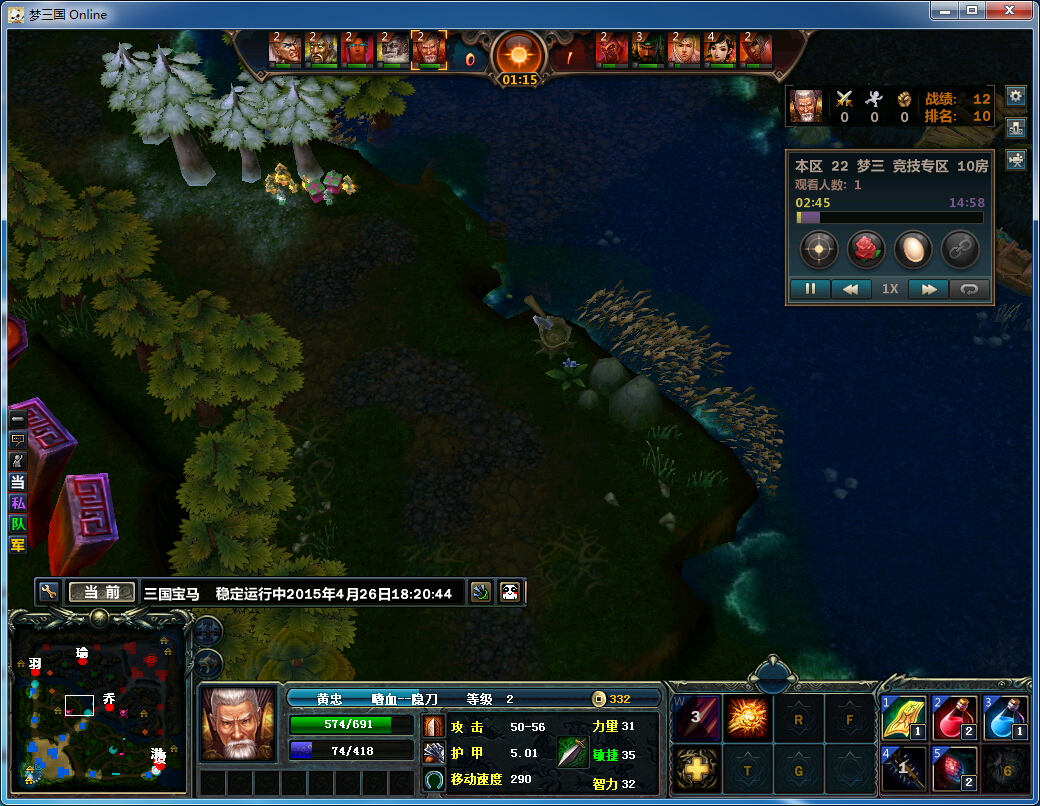The image size is (1040, 806).
Task: Use the blue mana potion item
Action: pos(1005,718)
